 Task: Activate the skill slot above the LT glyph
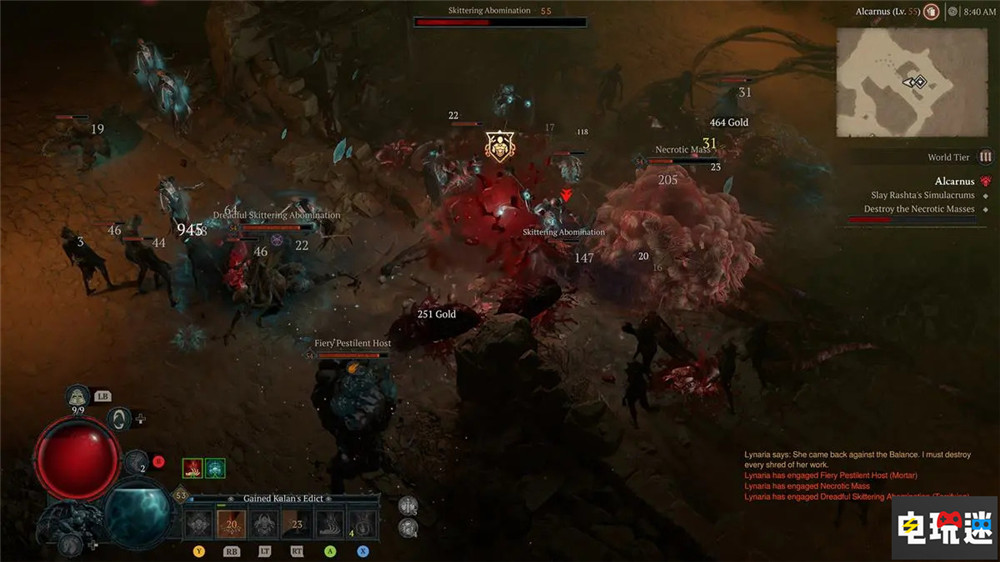pyautogui.click(x=265, y=523)
